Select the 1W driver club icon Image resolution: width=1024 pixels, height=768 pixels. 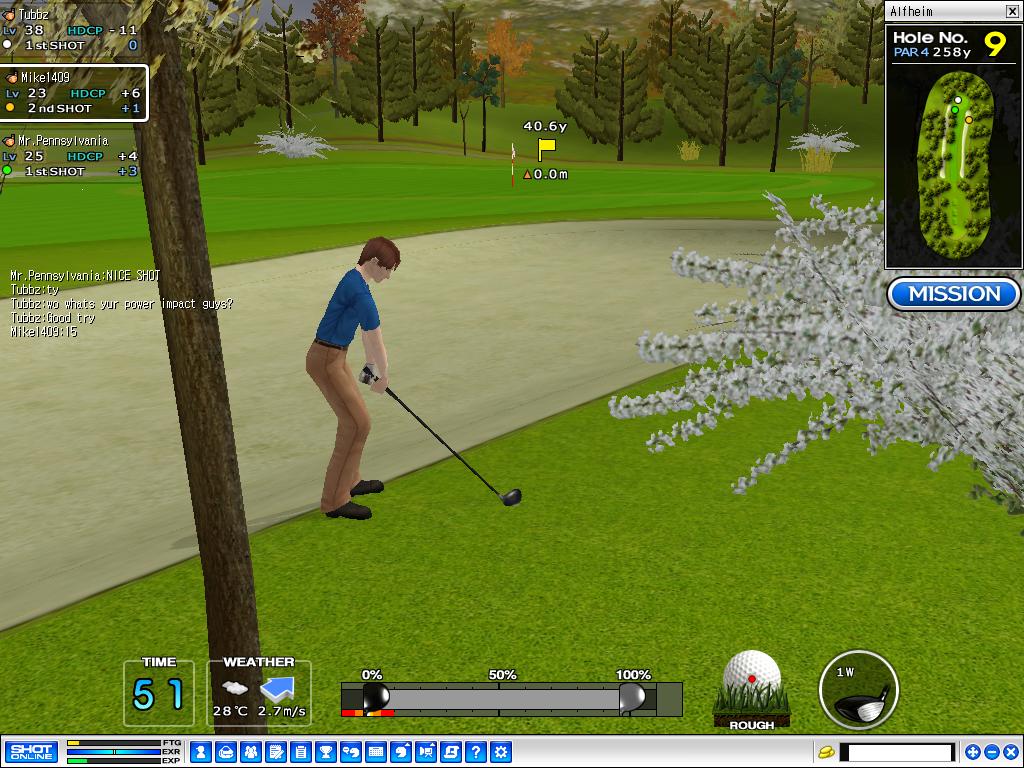point(858,690)
